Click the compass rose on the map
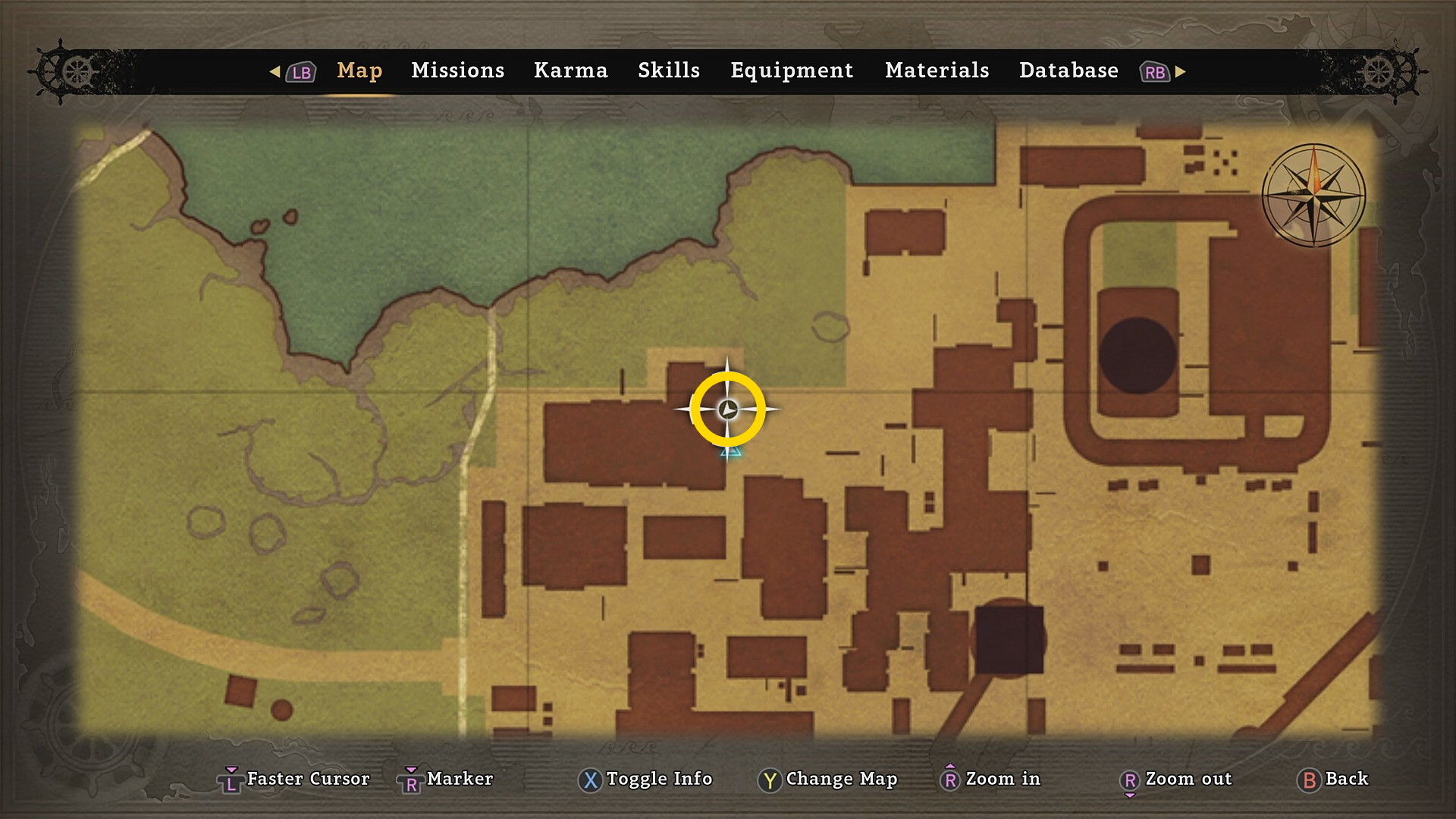Viewport: 1456px width, 819px height. coord(1313,195)
